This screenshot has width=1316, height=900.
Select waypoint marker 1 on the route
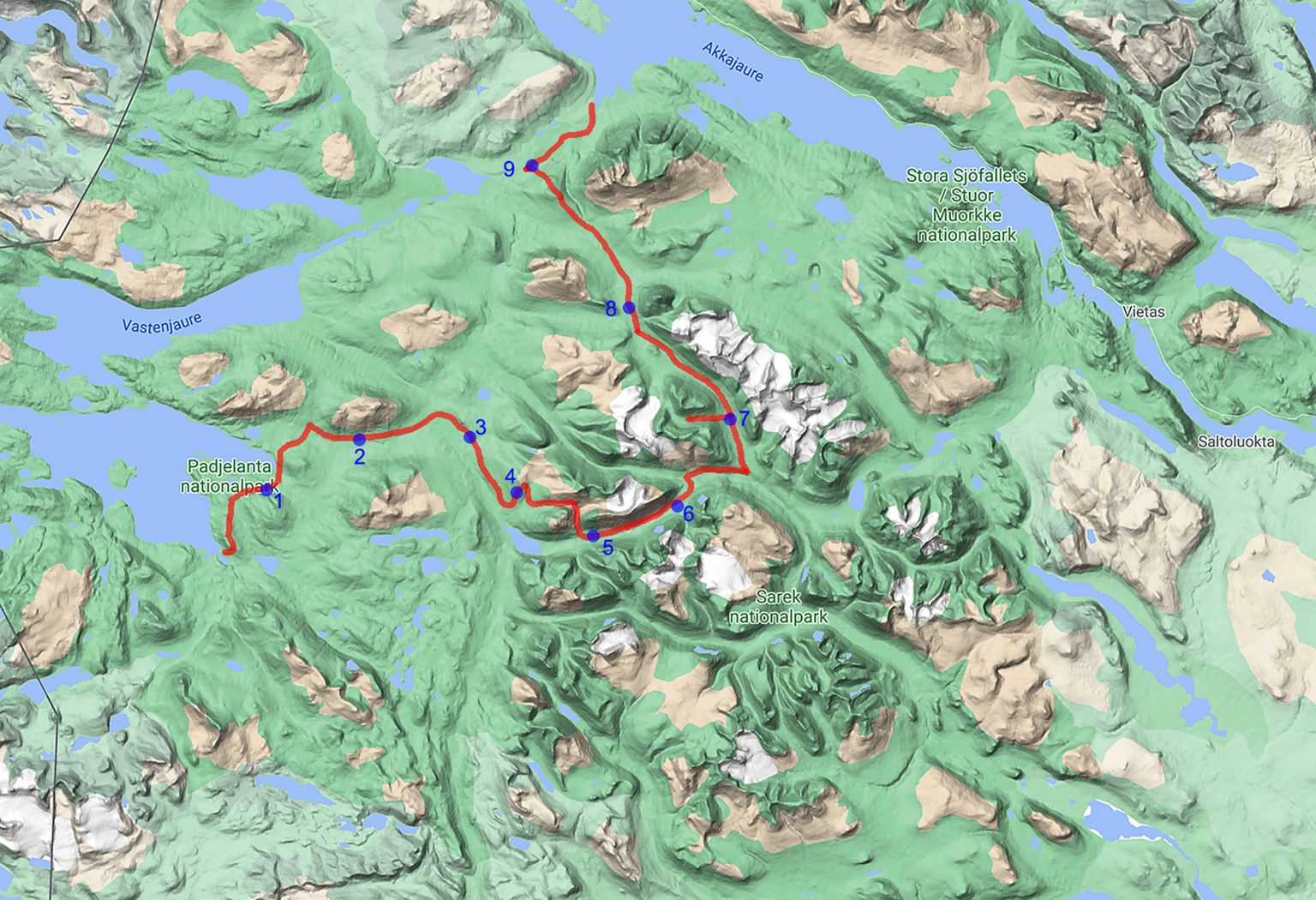coord(266,490)
